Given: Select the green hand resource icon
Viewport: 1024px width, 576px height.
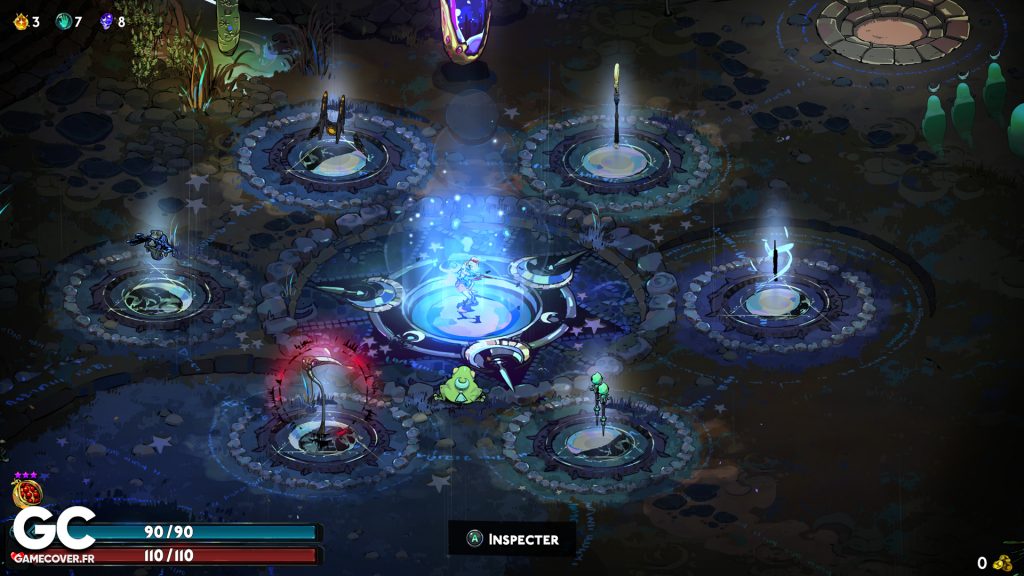Looking at the screenshot, I should (x=62, y=21).
